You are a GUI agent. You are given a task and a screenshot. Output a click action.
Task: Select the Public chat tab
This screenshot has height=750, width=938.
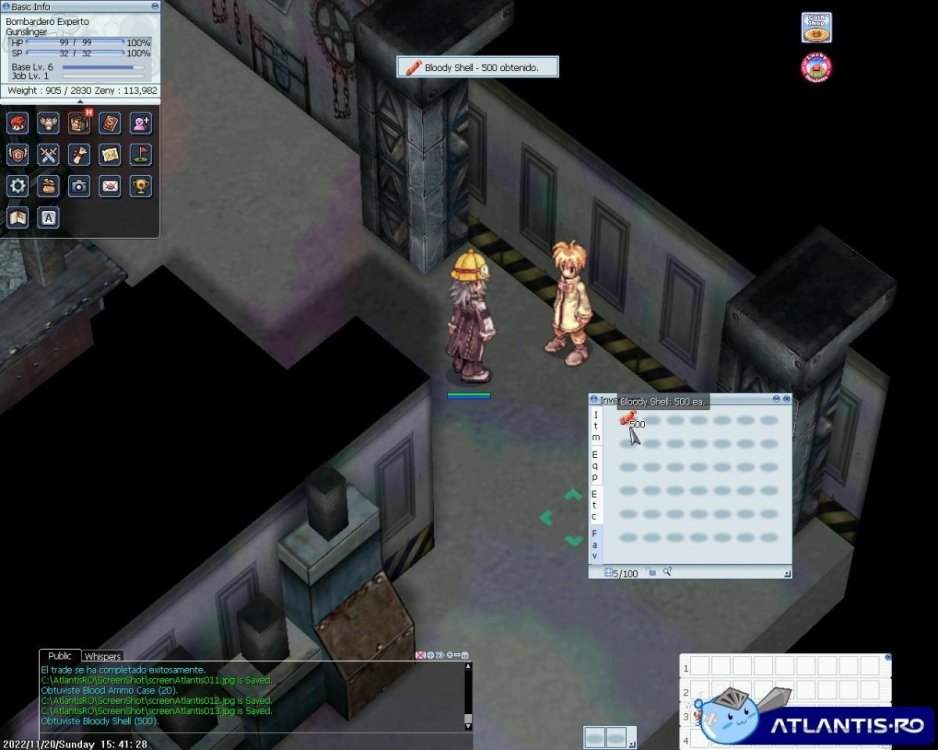[60, 656]
